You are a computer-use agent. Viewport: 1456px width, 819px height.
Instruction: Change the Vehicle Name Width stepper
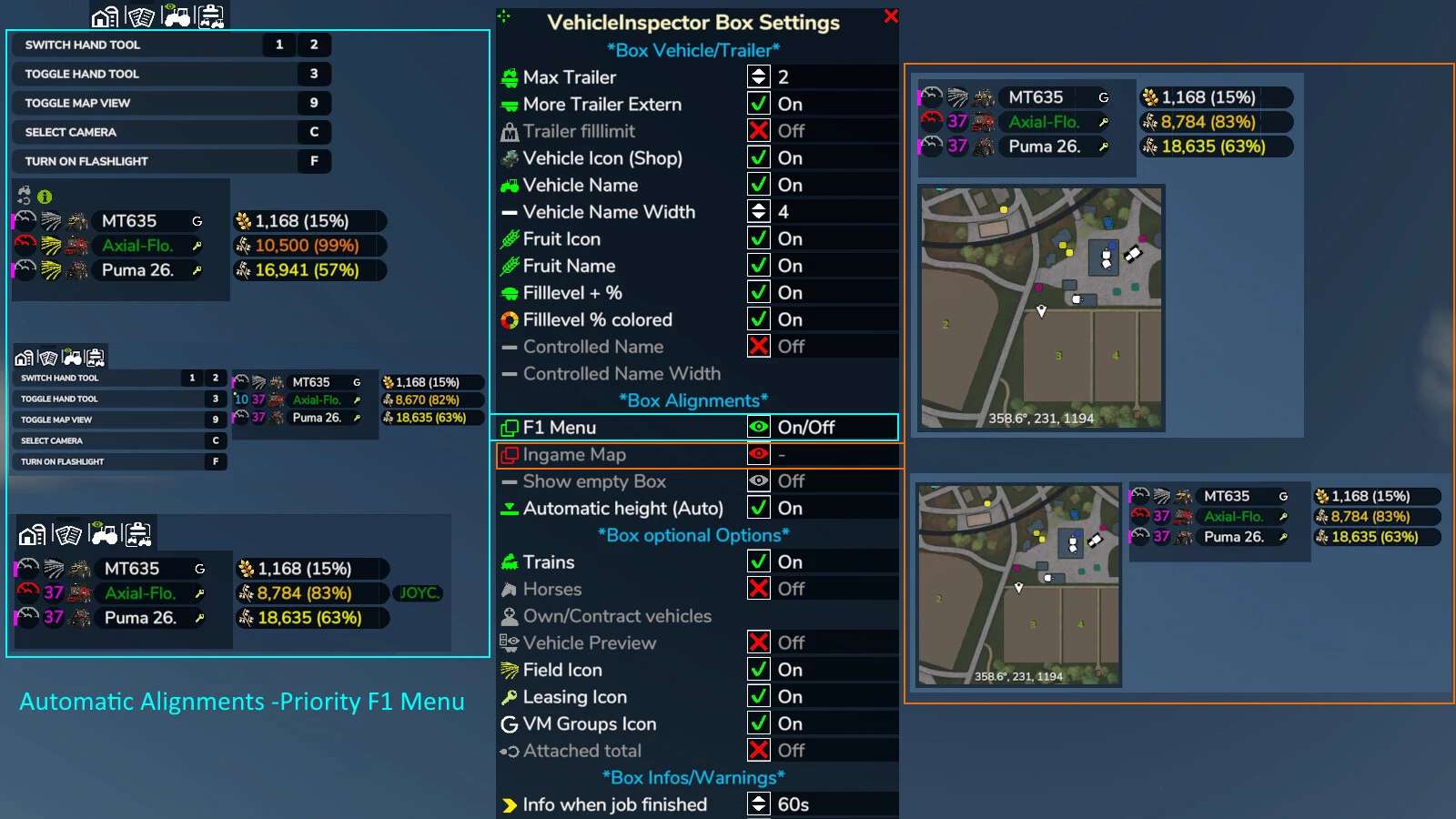click(x=759, y=212)
